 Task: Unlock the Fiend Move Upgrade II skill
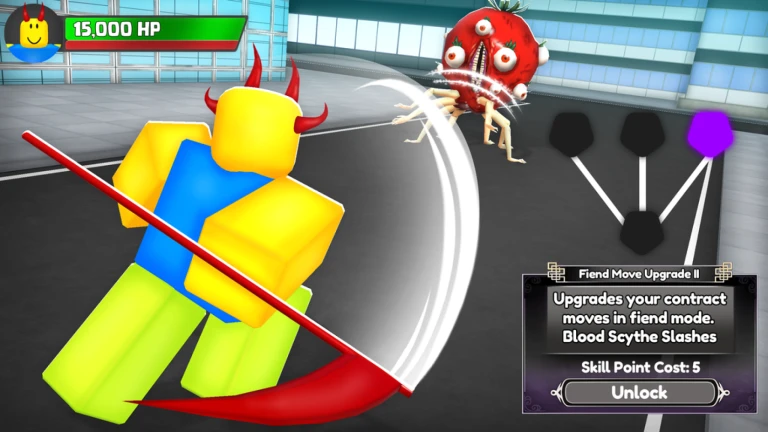click(639, 393)
